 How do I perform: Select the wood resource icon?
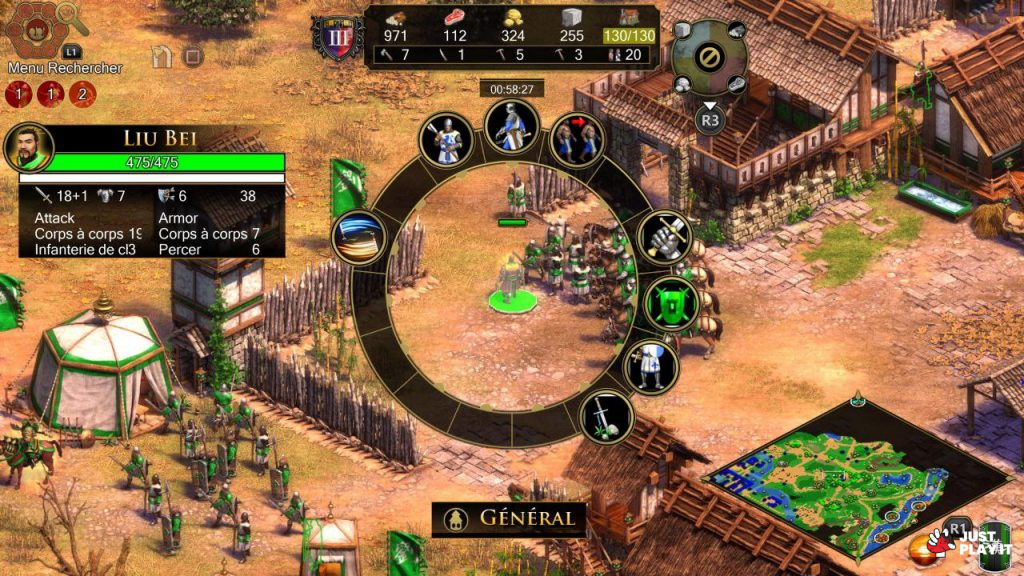398,19
